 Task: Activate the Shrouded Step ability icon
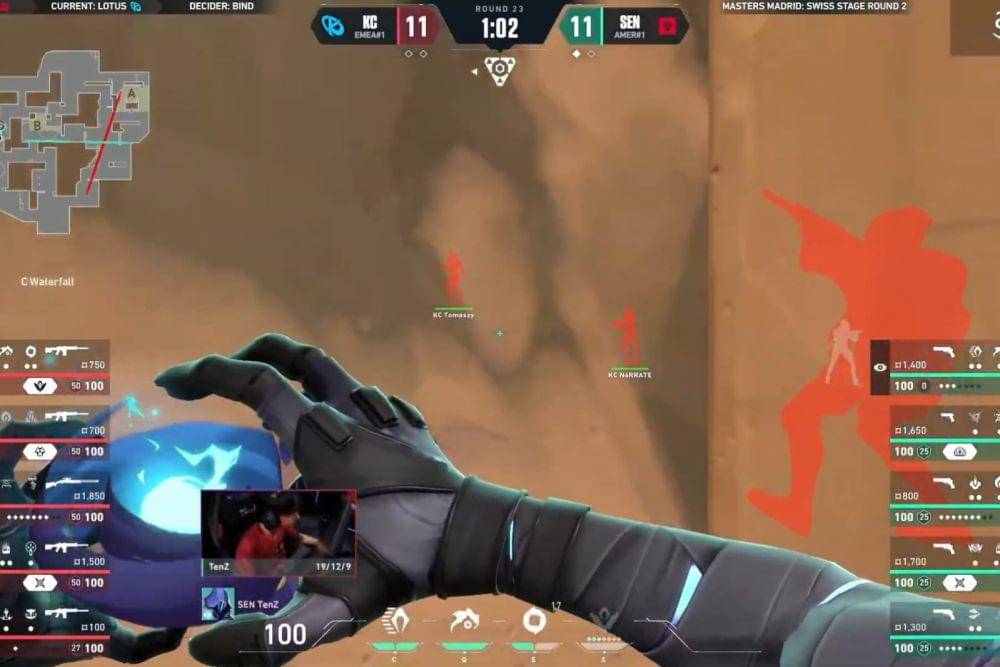(395, 622)
